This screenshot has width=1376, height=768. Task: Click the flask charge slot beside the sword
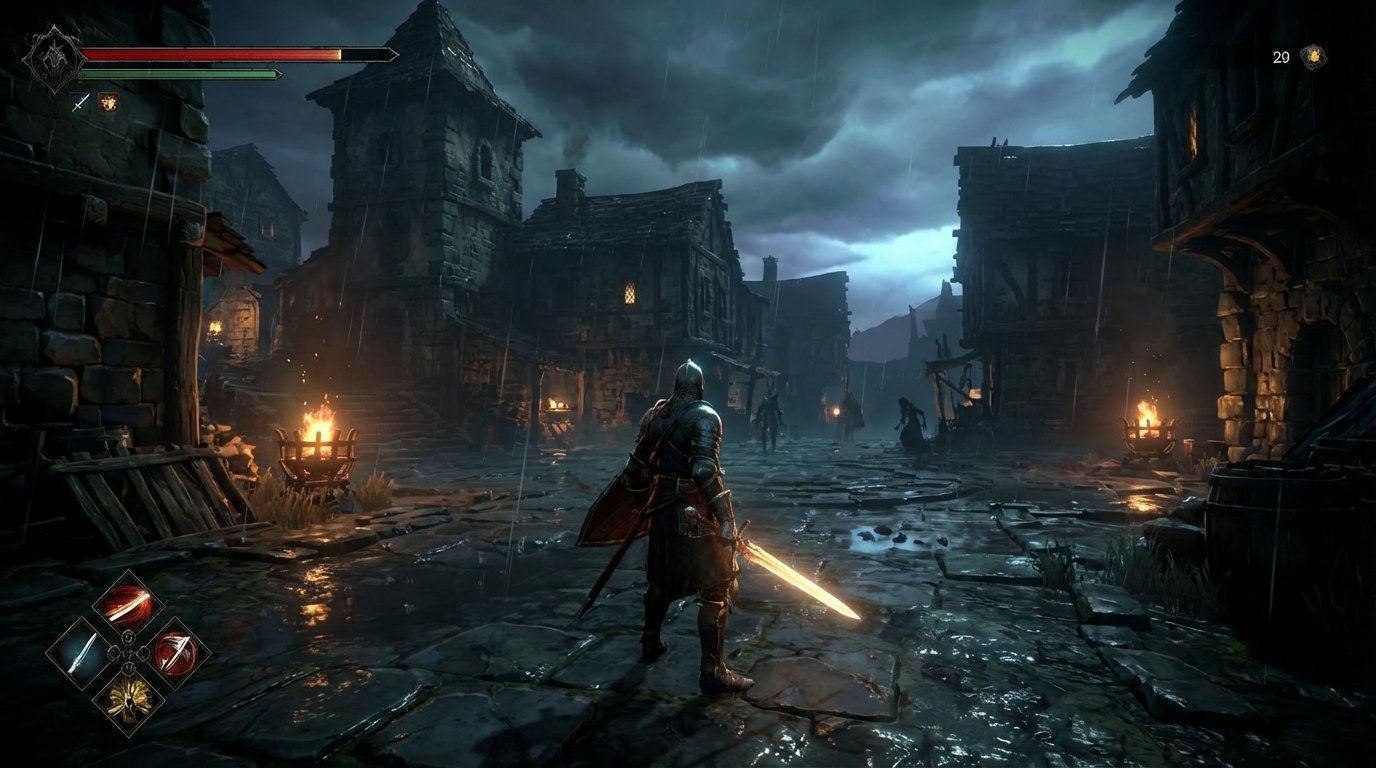point(108,103)
